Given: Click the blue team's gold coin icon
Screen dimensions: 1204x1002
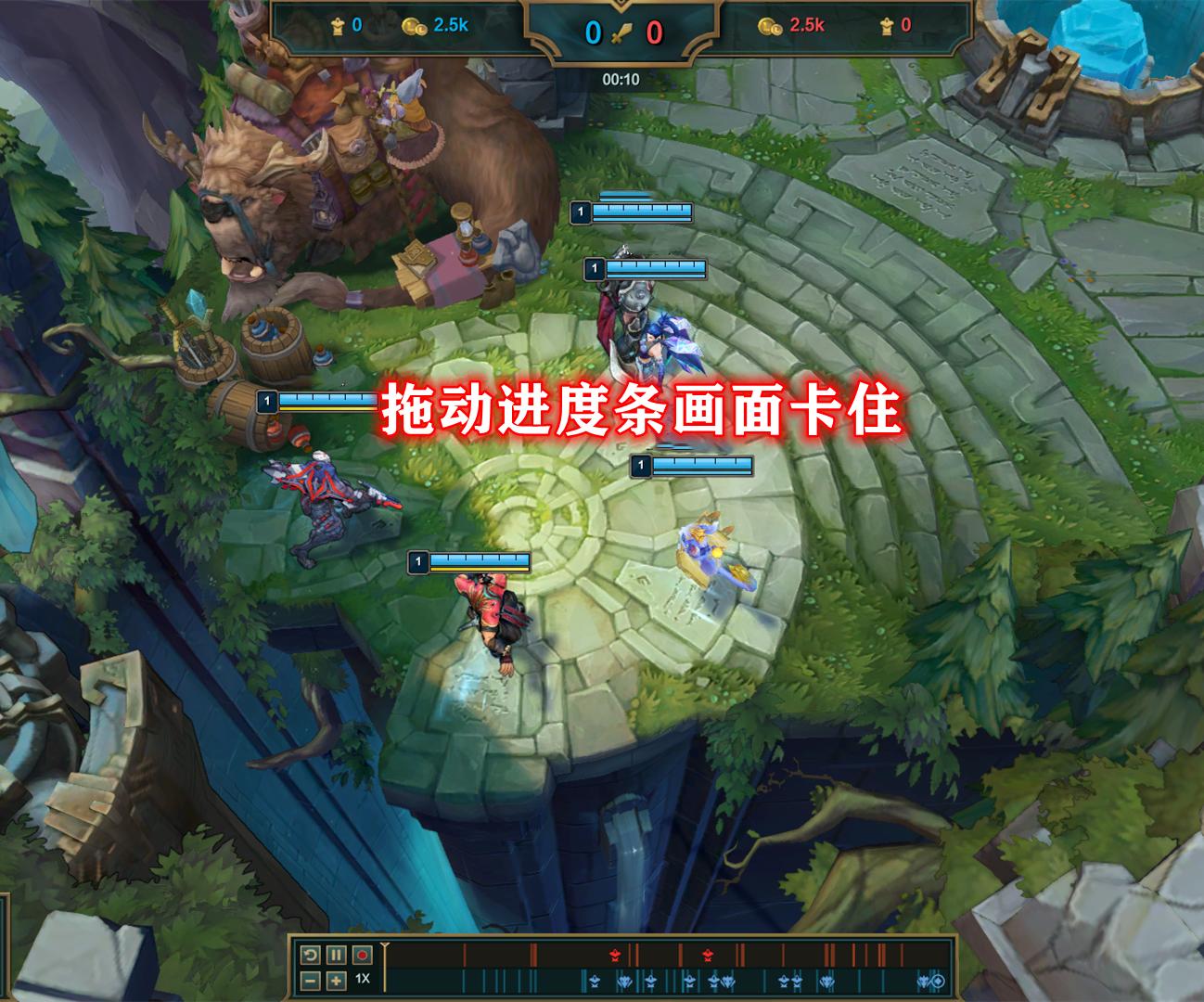Looking at the screenshot, I should [412, 26].
